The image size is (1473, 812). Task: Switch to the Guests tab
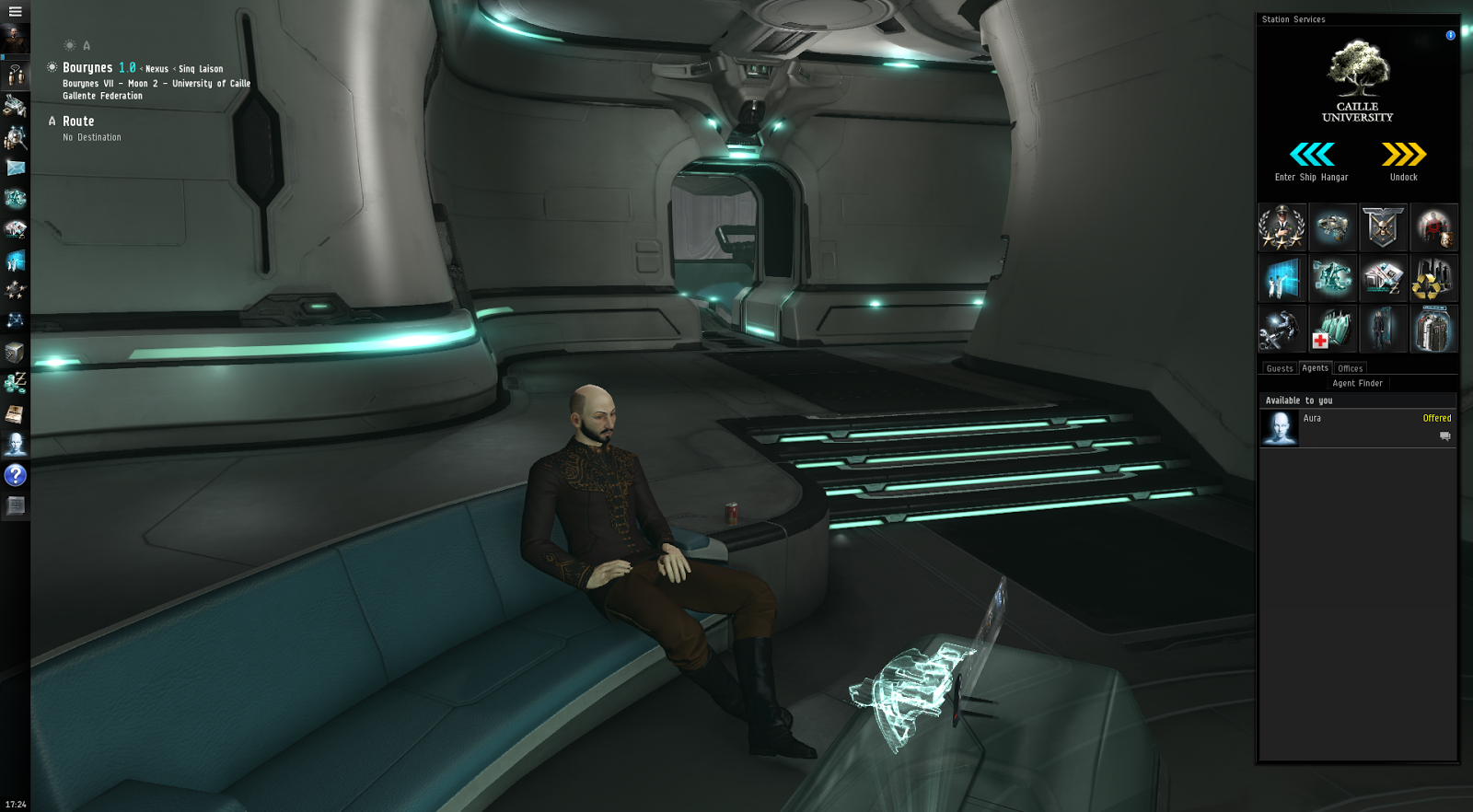tap(1279, 367)
